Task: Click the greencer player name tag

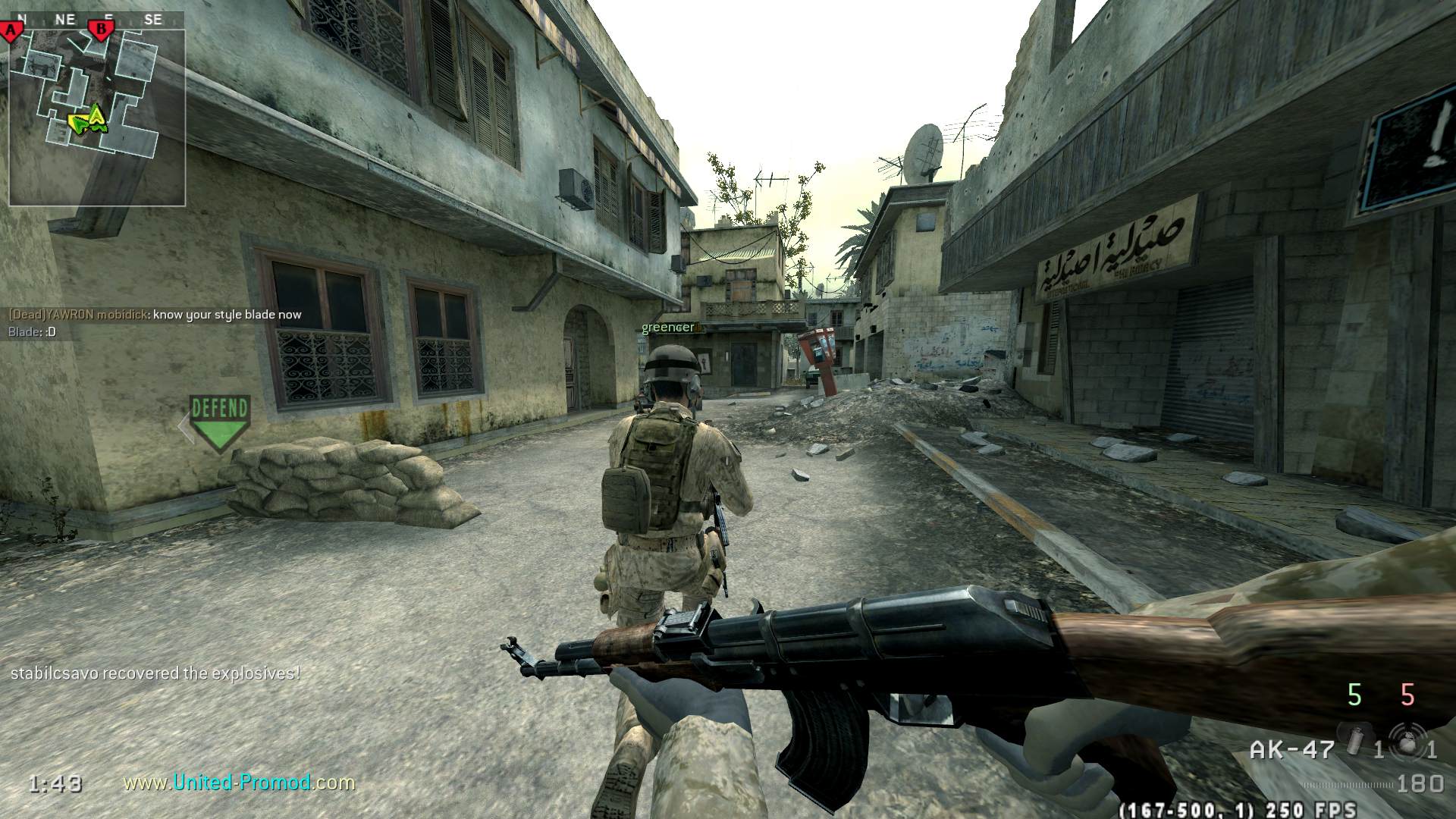Action: tap(668, 328)
